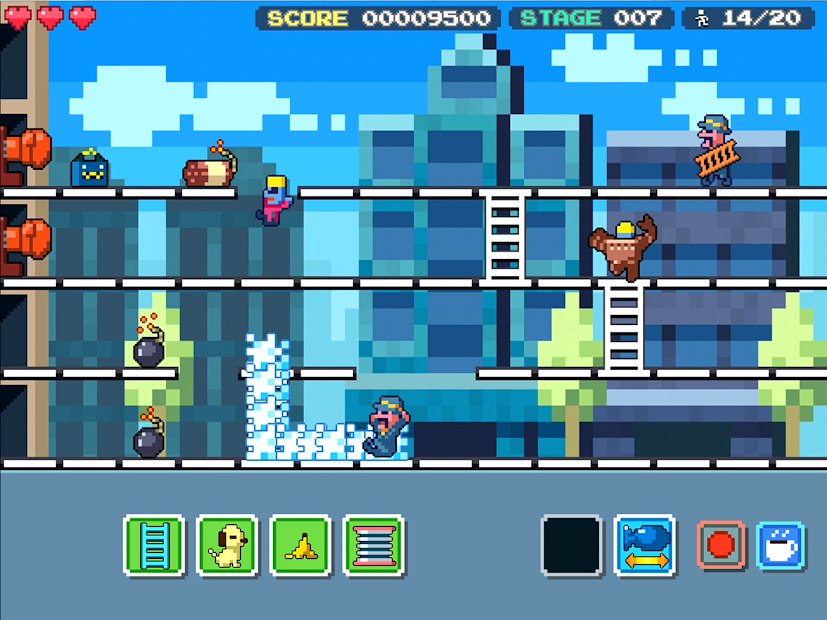Activate the blue boxing glove swap button
827x620 pixels.
point(644,545)
